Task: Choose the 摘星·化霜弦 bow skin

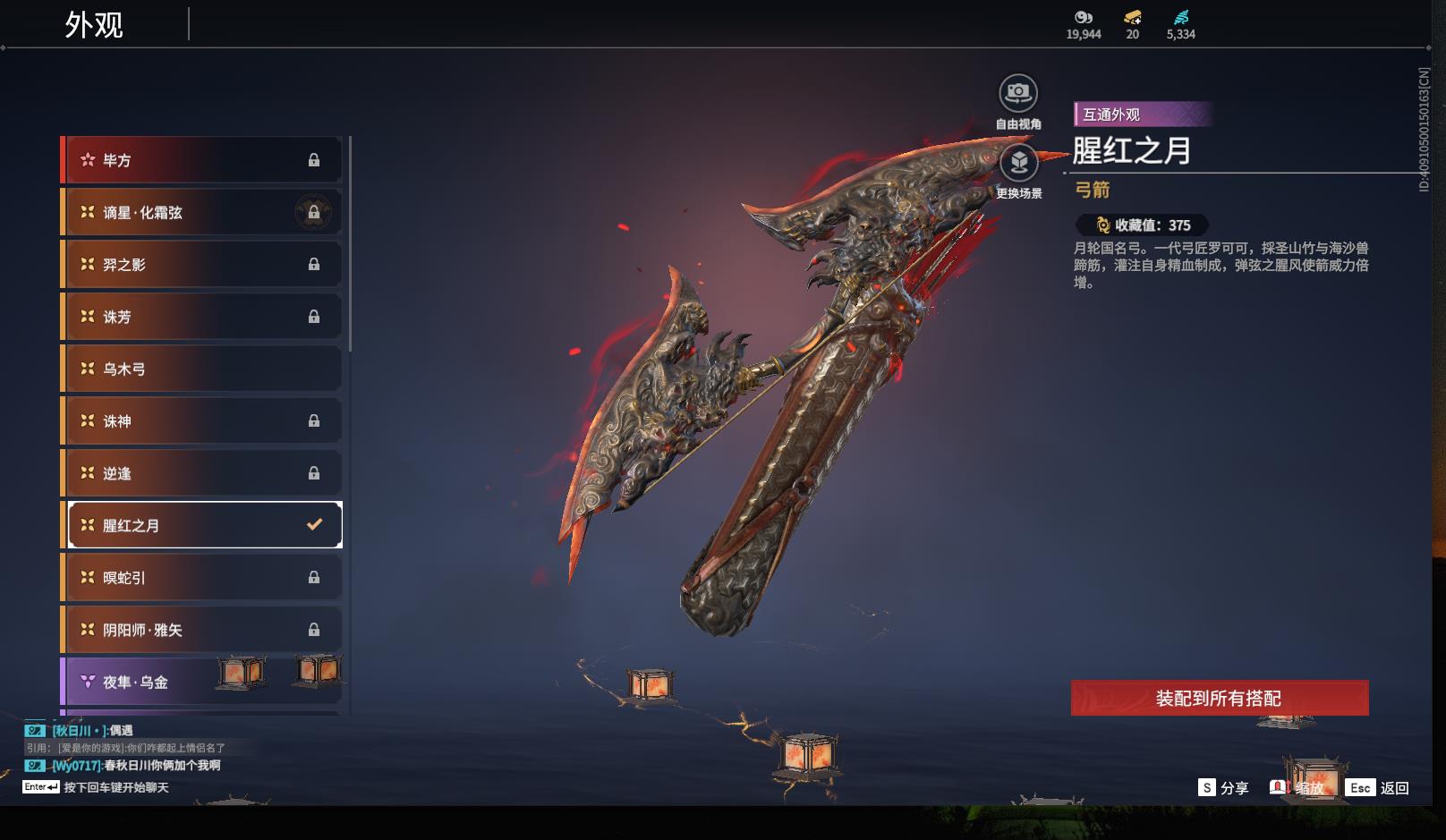Action: click(202, 212)
